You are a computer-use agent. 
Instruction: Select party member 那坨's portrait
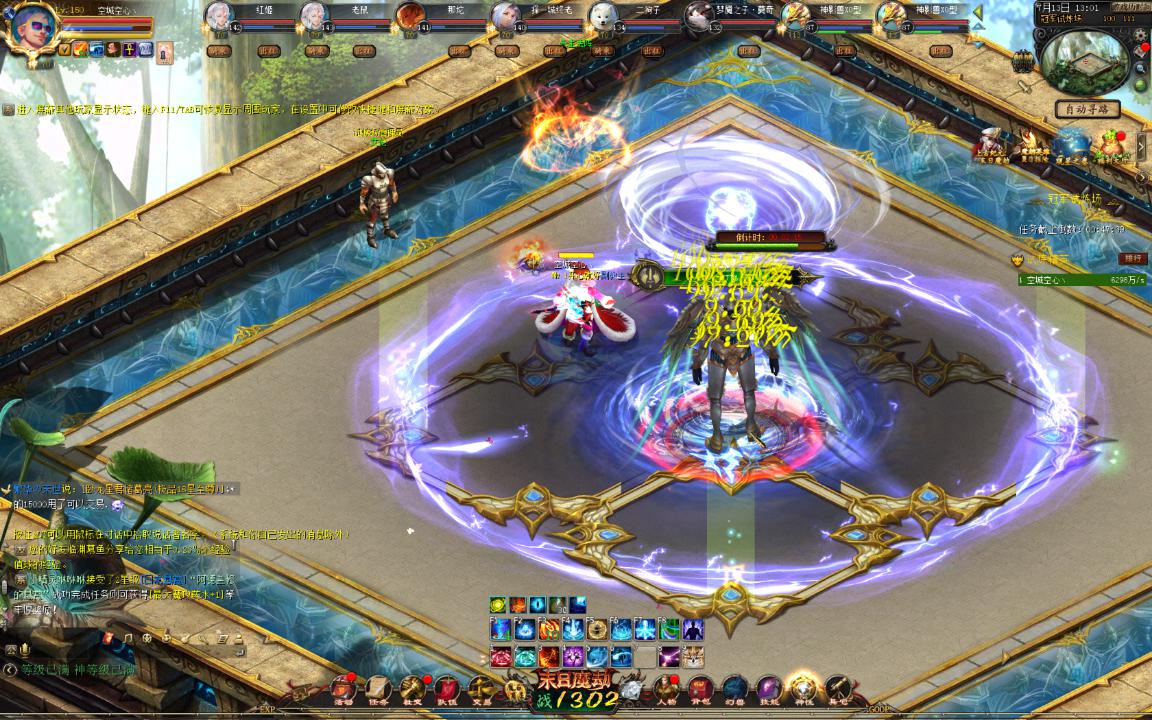tap(410, 16)
